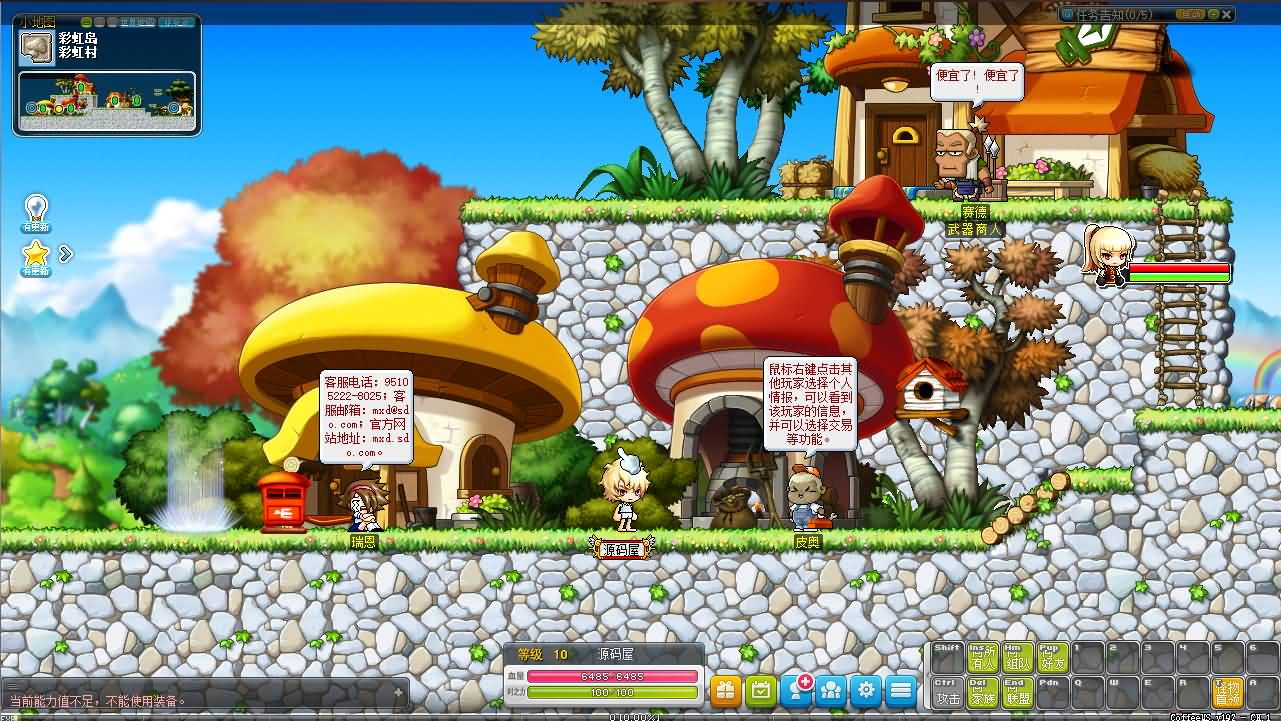Screen dimensions: 1281x721
Task: Click the green 血量 HP bar
Action: pos(610,675)
